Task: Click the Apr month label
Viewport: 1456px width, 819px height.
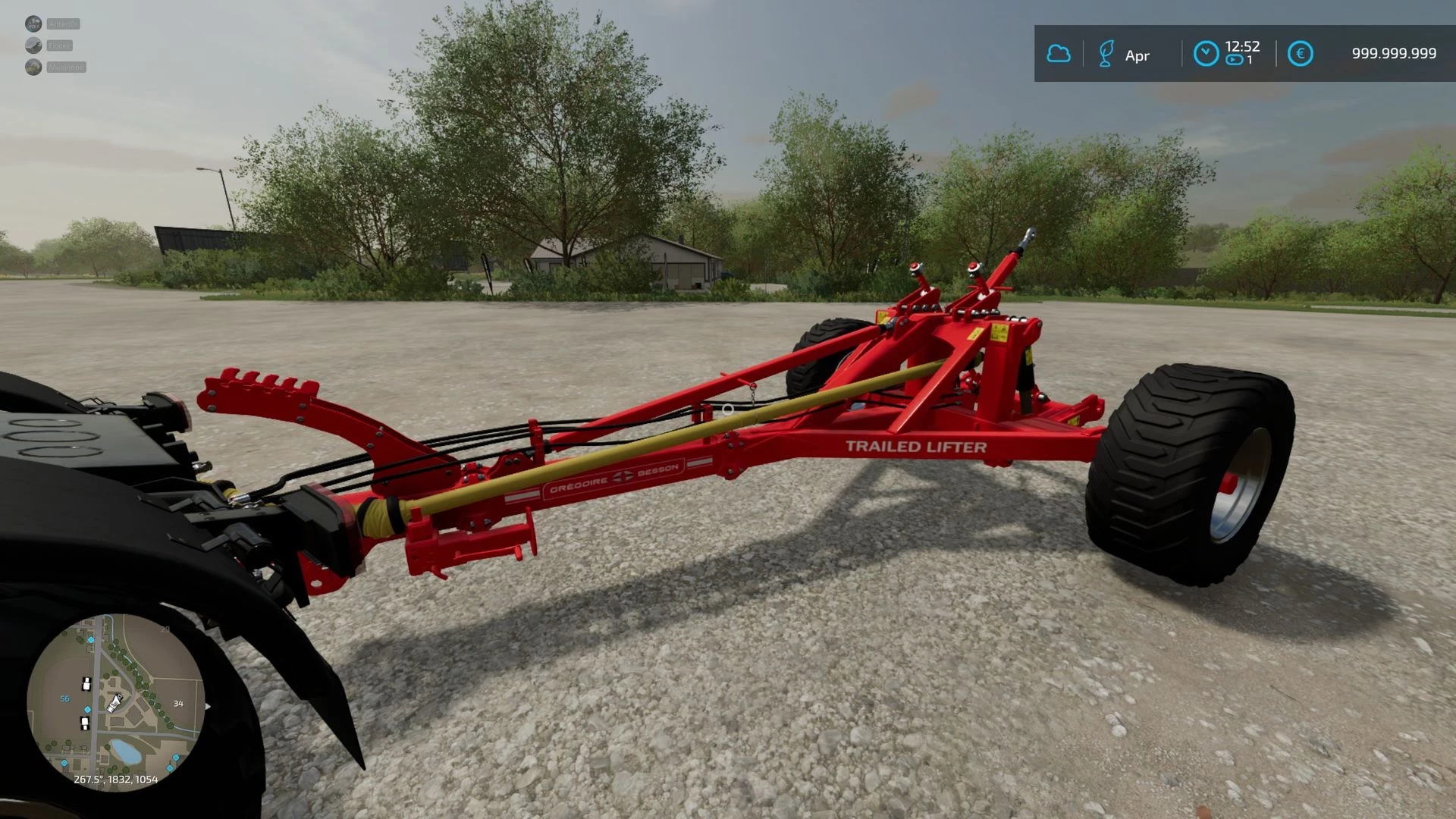Action: click(x=1136, y=56)
